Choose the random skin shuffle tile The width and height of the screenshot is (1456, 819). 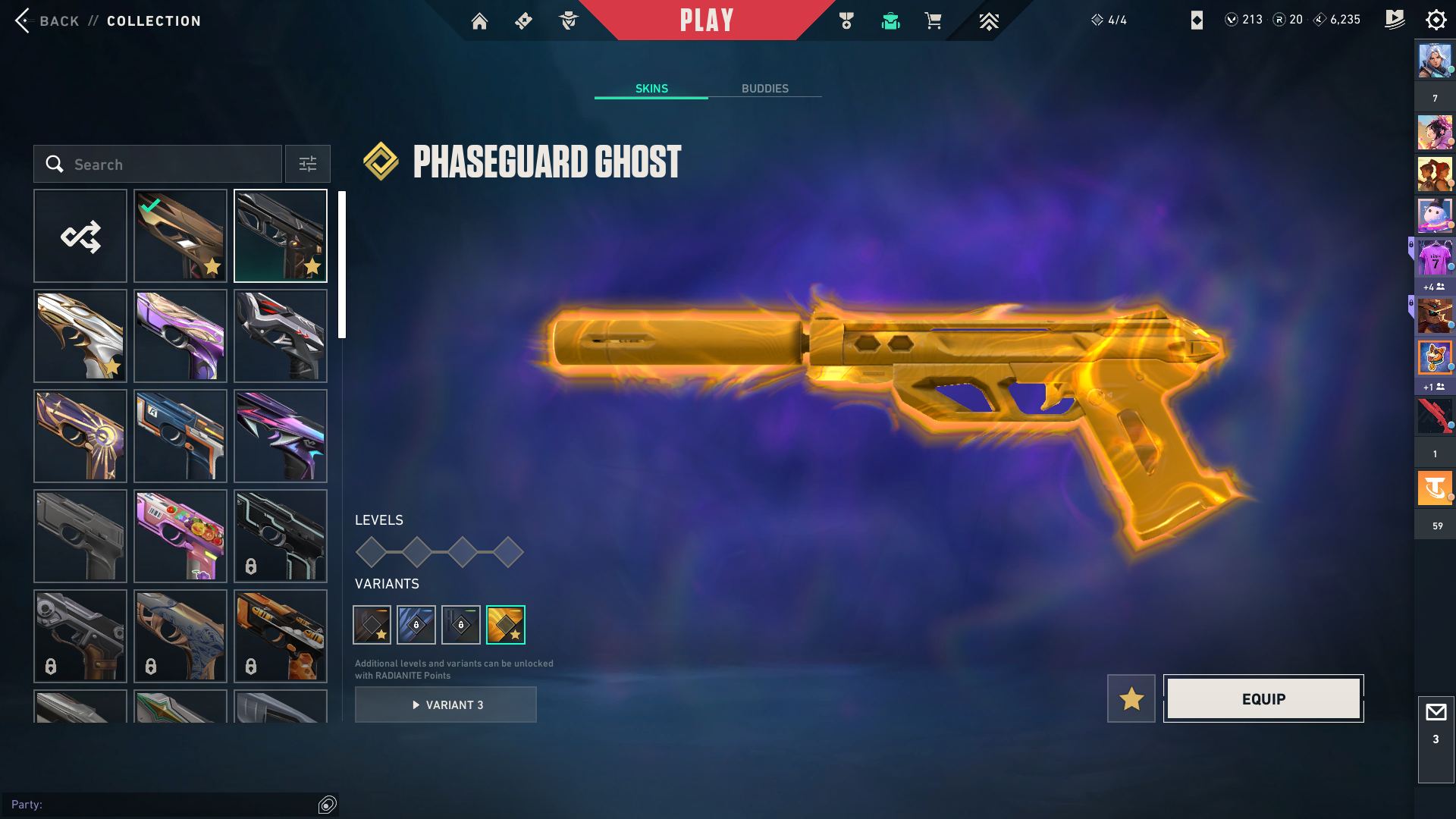(80, 236)
